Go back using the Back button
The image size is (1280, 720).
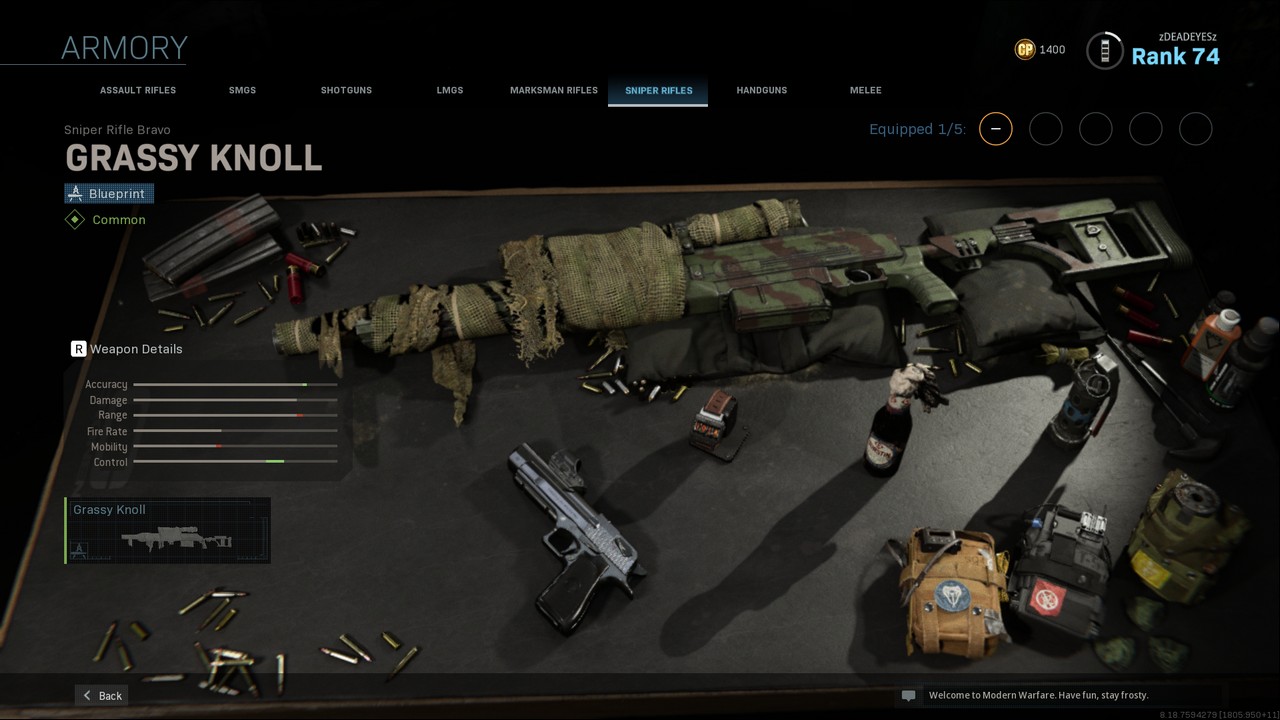pos(102,695)
